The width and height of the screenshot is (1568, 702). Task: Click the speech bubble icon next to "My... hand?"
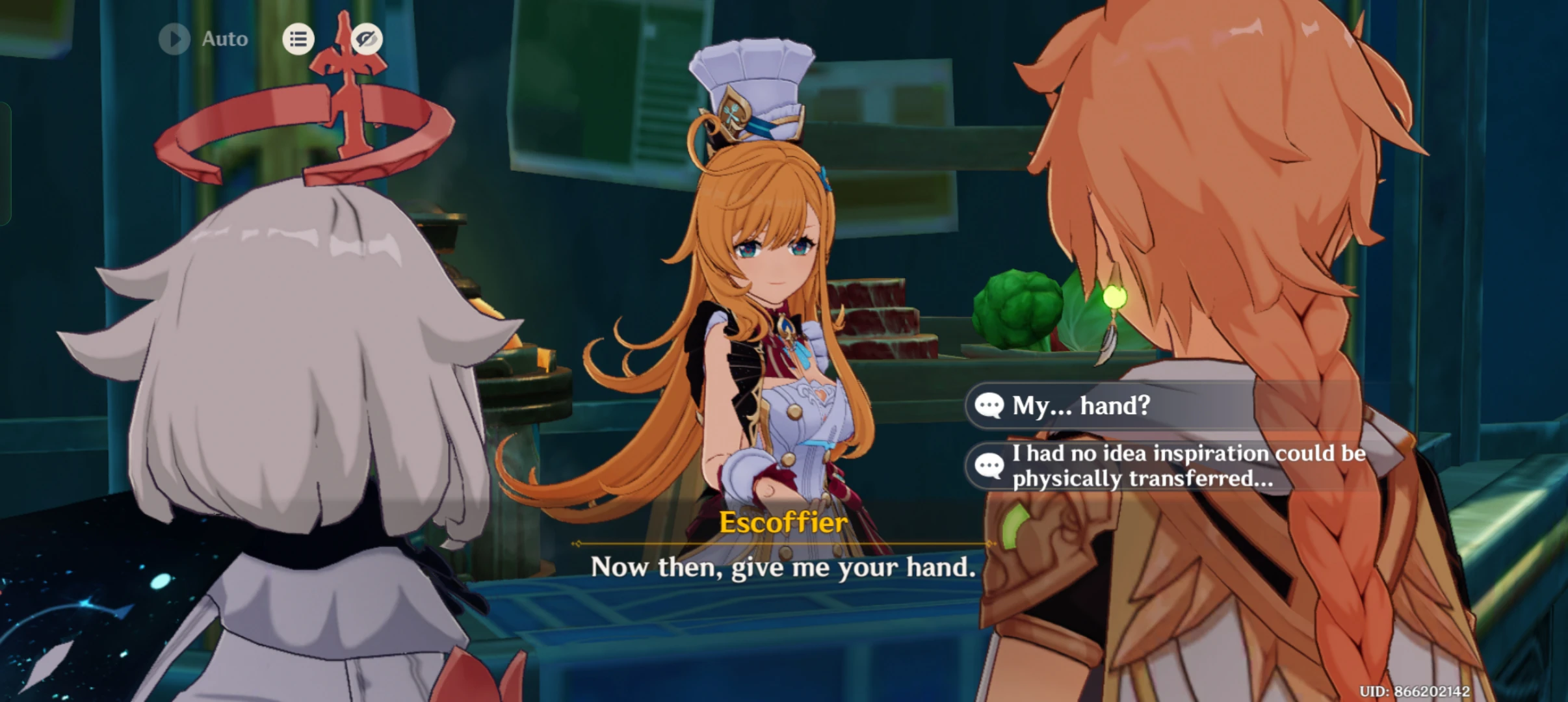[989, 406]
